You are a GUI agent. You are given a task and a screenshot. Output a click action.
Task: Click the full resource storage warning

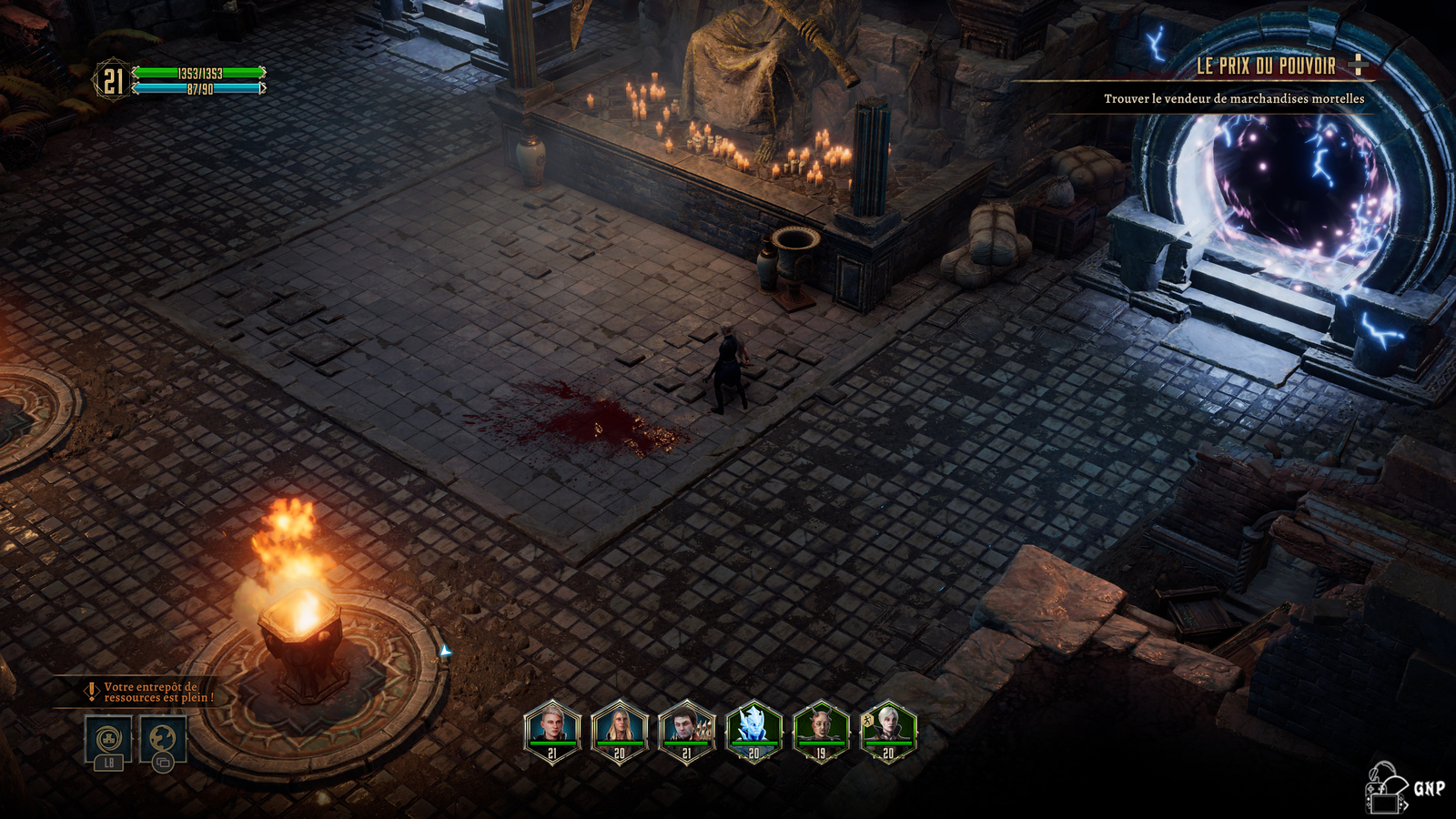tap(150, 693)
